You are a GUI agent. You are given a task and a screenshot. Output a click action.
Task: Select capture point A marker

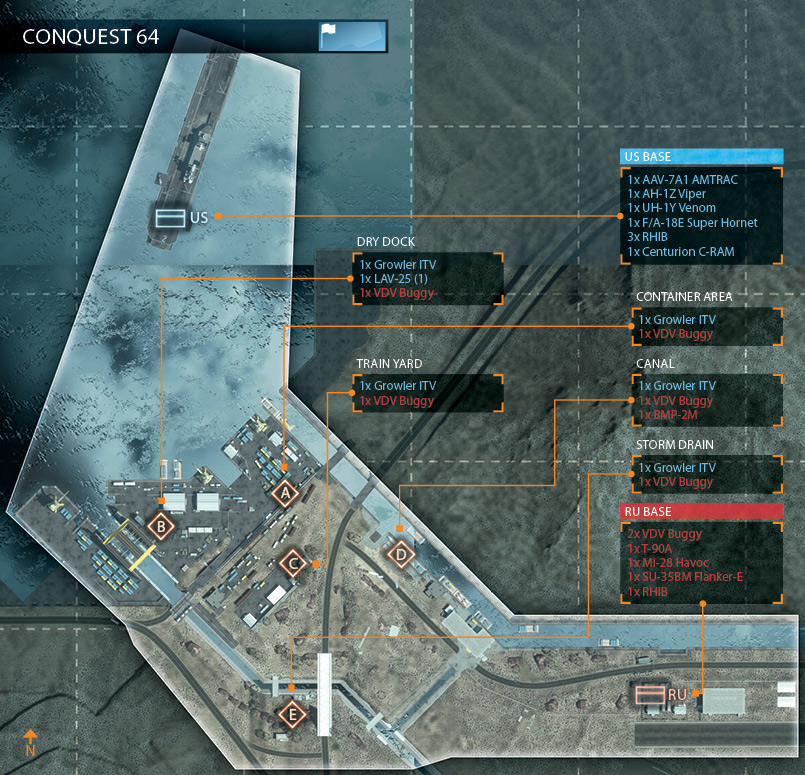tap(286, 493)
